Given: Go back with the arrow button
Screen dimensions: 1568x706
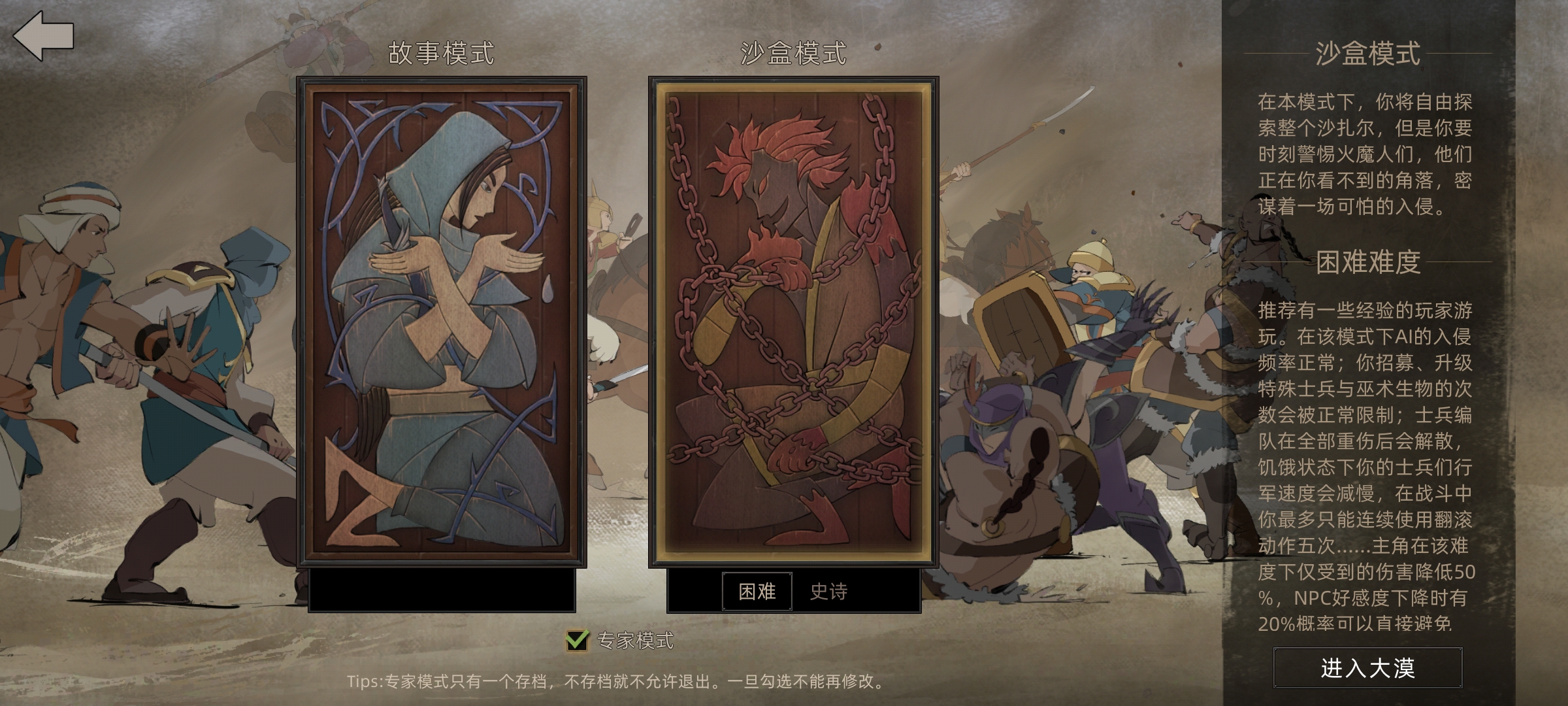Looking at the screenshot, I should [x=43, y=36].
